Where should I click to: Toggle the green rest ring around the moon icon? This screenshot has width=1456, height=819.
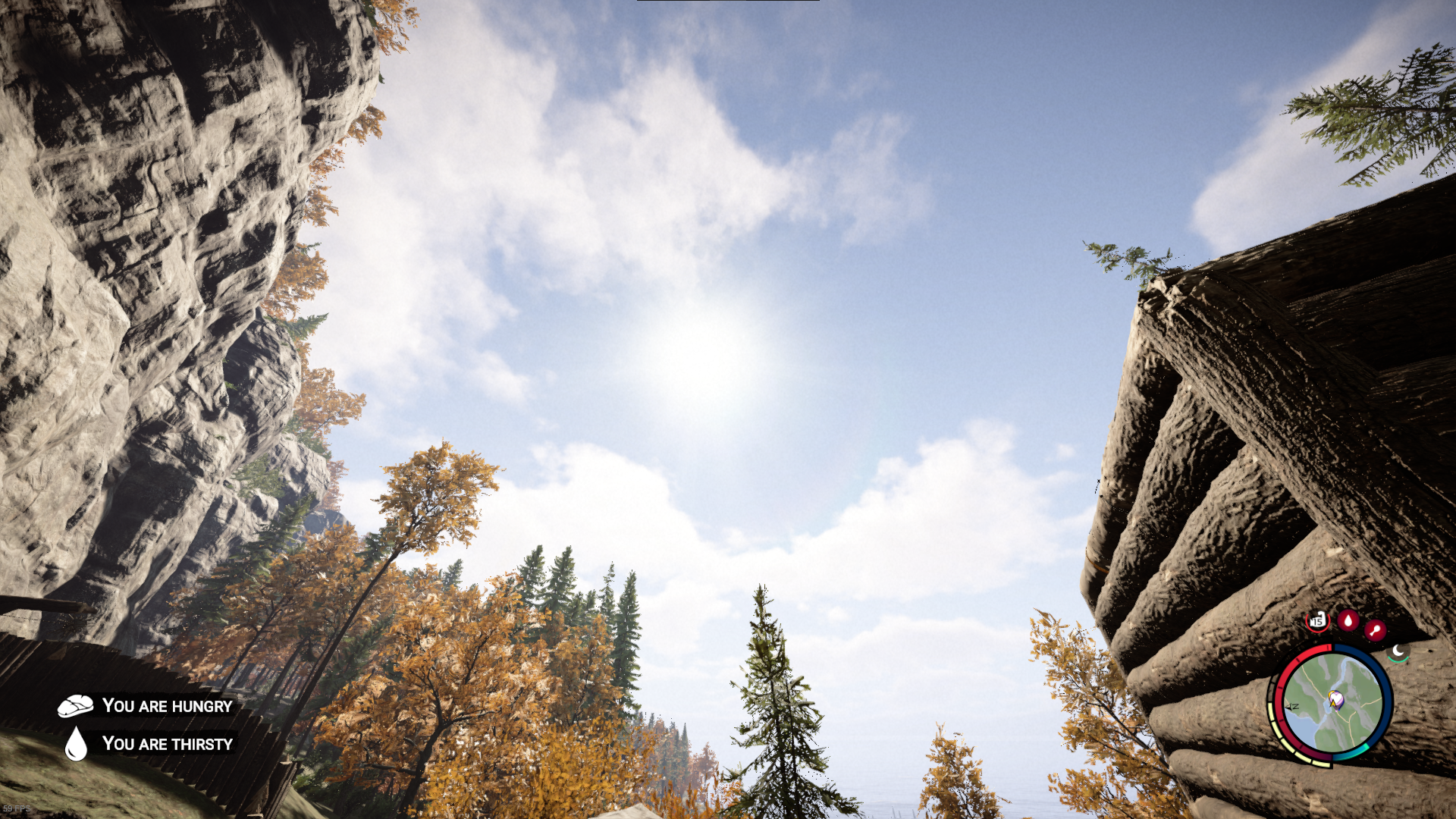1398,659
